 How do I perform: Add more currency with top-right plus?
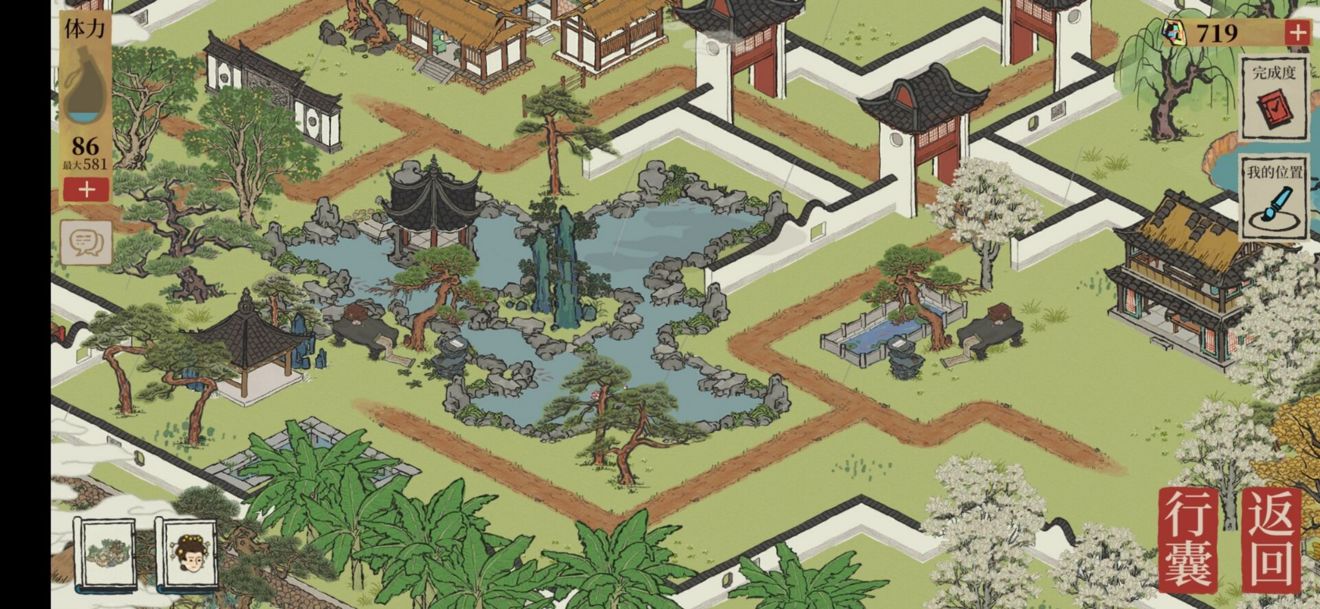[1297, 33]
